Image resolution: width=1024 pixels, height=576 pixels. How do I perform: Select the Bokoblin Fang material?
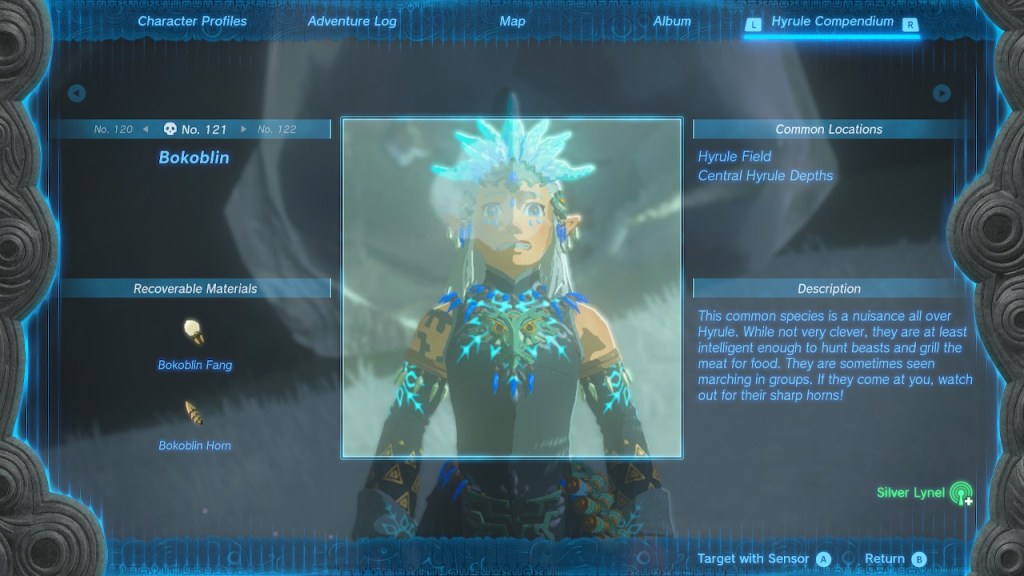coord(194,333)
